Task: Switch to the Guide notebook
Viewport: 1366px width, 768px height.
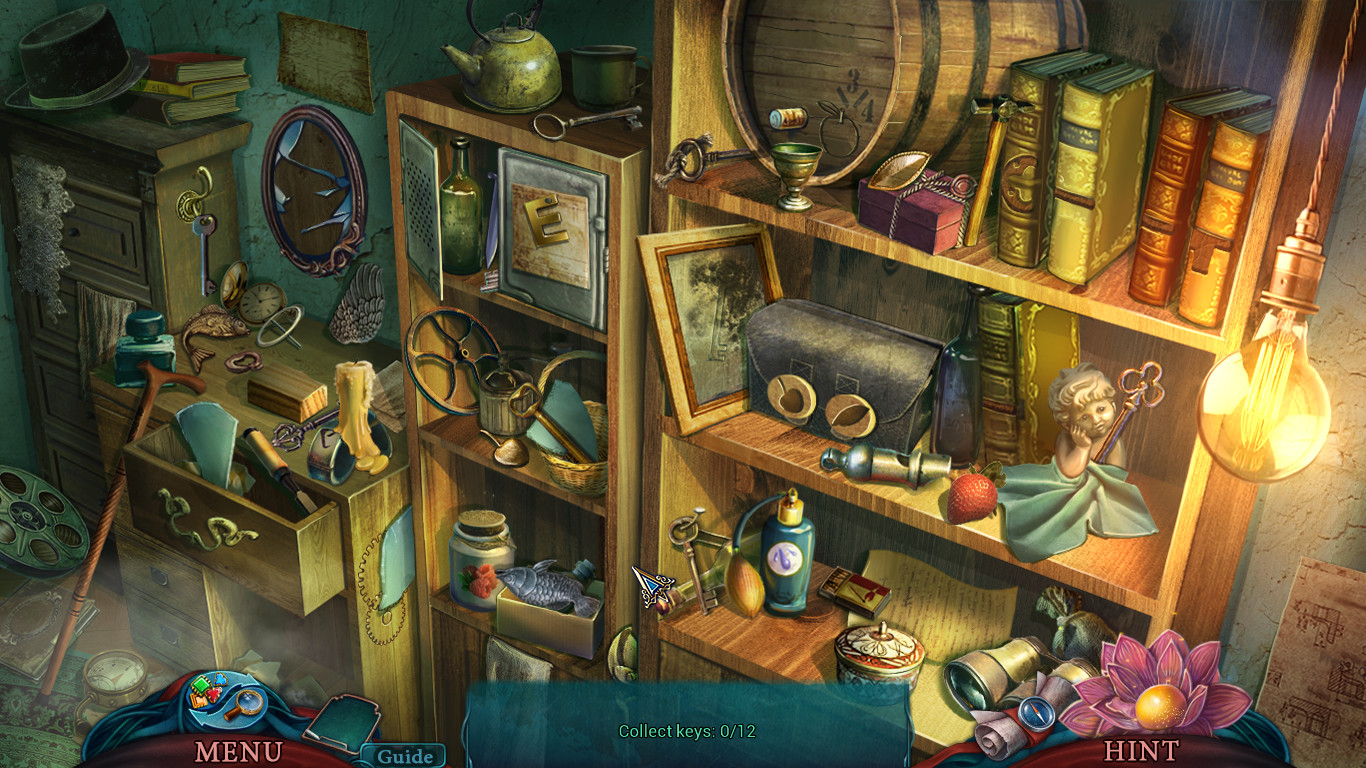Action: 404,757
